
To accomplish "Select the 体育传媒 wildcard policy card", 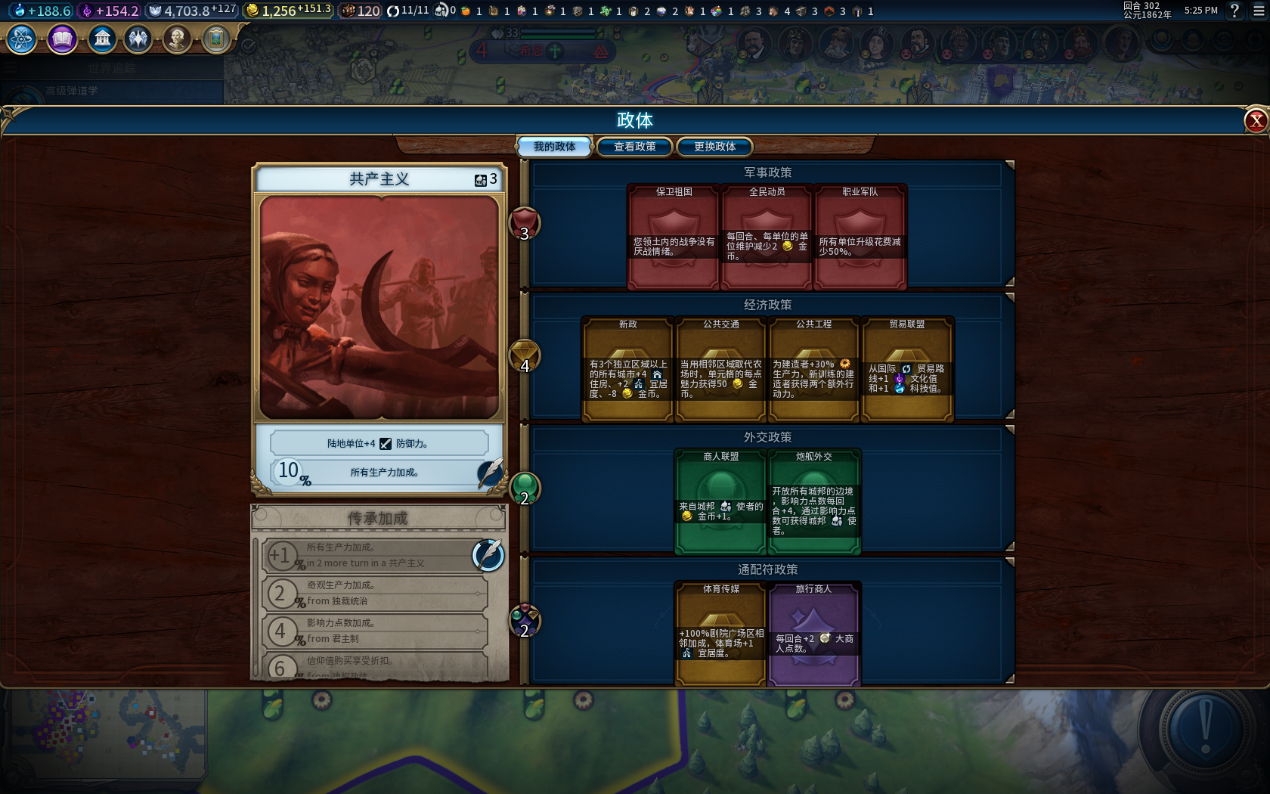I will tap(721, 634).
